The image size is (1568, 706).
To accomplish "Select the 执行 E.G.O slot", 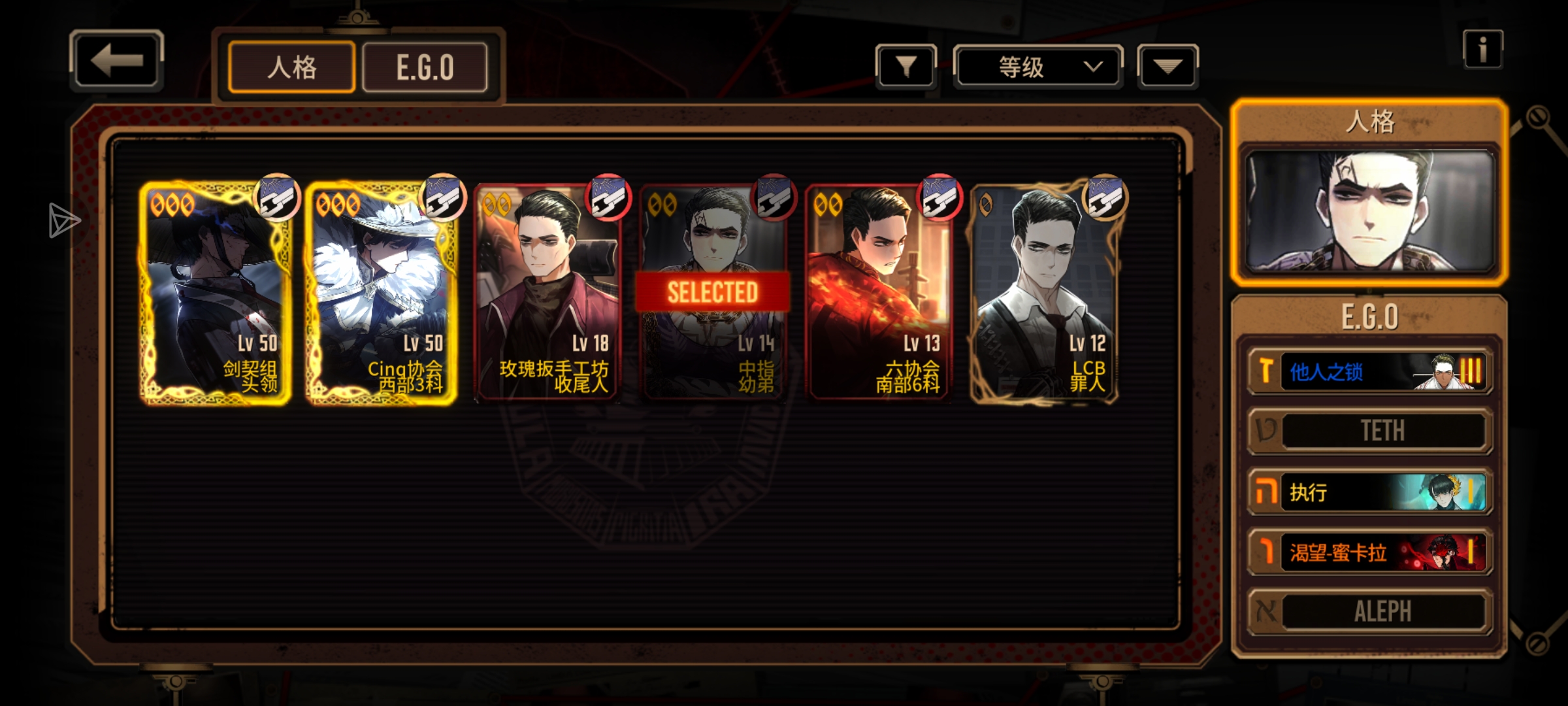I will click(x=1369, y=492).
